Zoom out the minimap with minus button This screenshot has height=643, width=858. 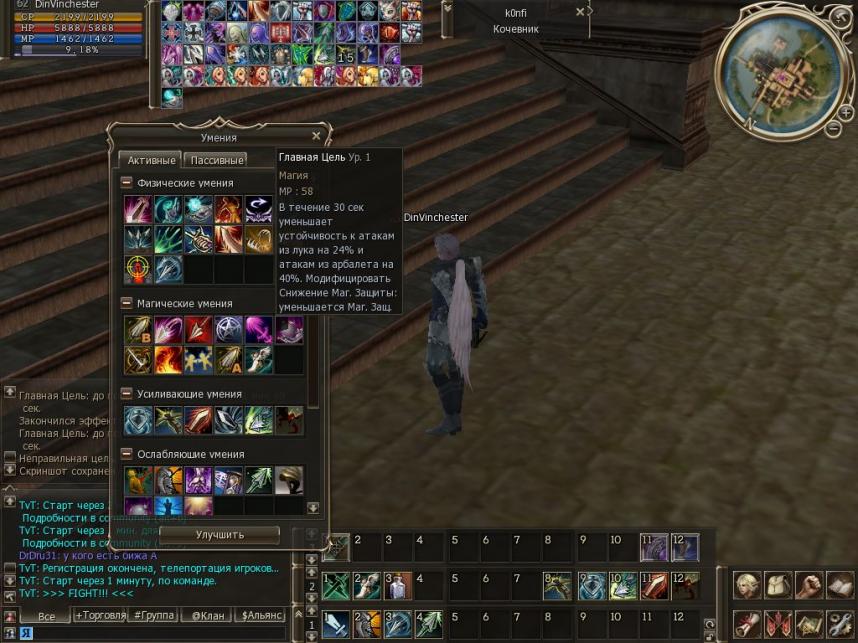[833, 128]
